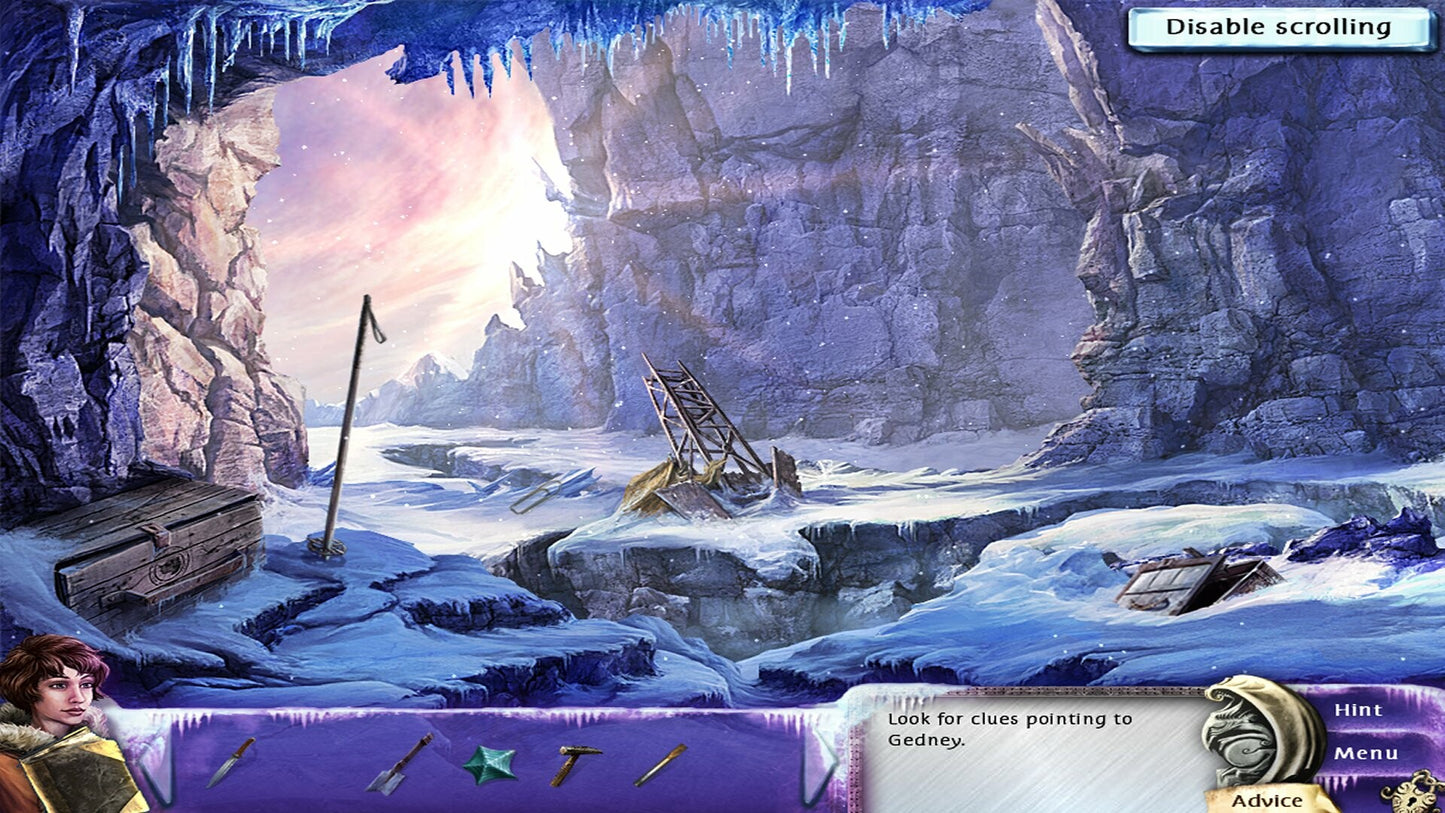Use the wooden stick inventory item
This screenshot has width=1445, height=813.
(660, 765)
